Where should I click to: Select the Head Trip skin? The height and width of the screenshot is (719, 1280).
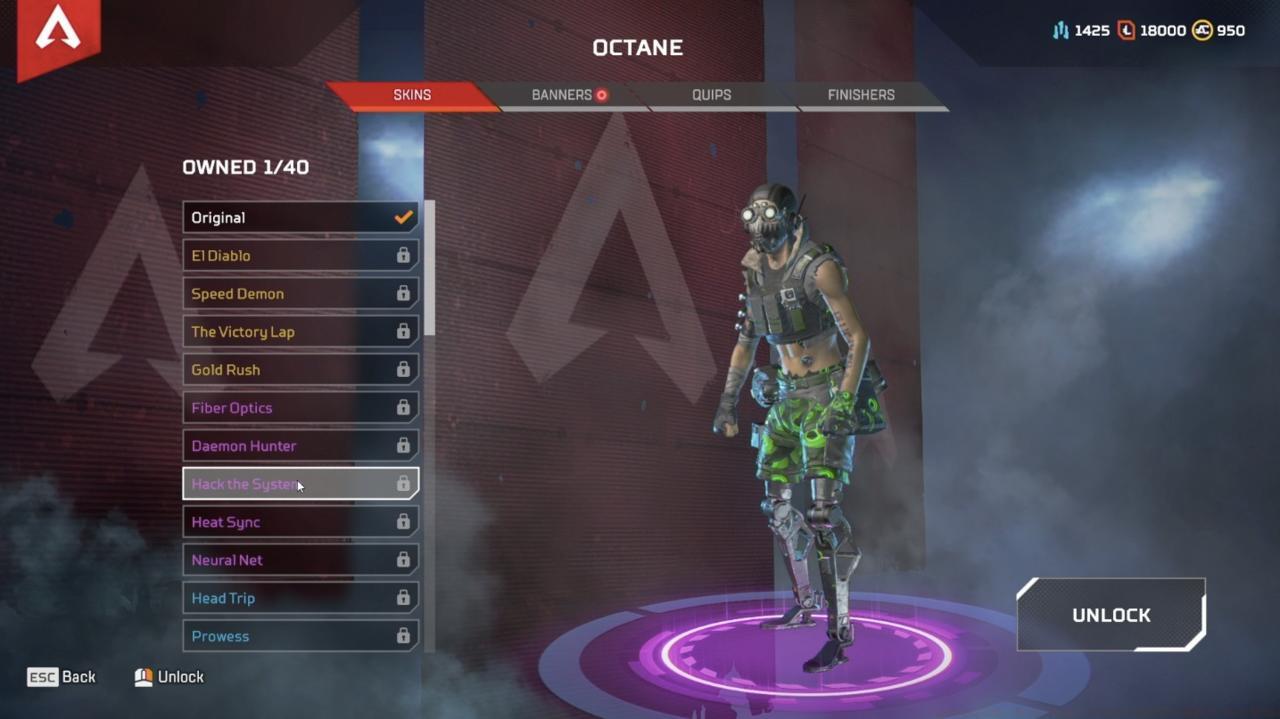pyautogui.click(x=300, y=598)
